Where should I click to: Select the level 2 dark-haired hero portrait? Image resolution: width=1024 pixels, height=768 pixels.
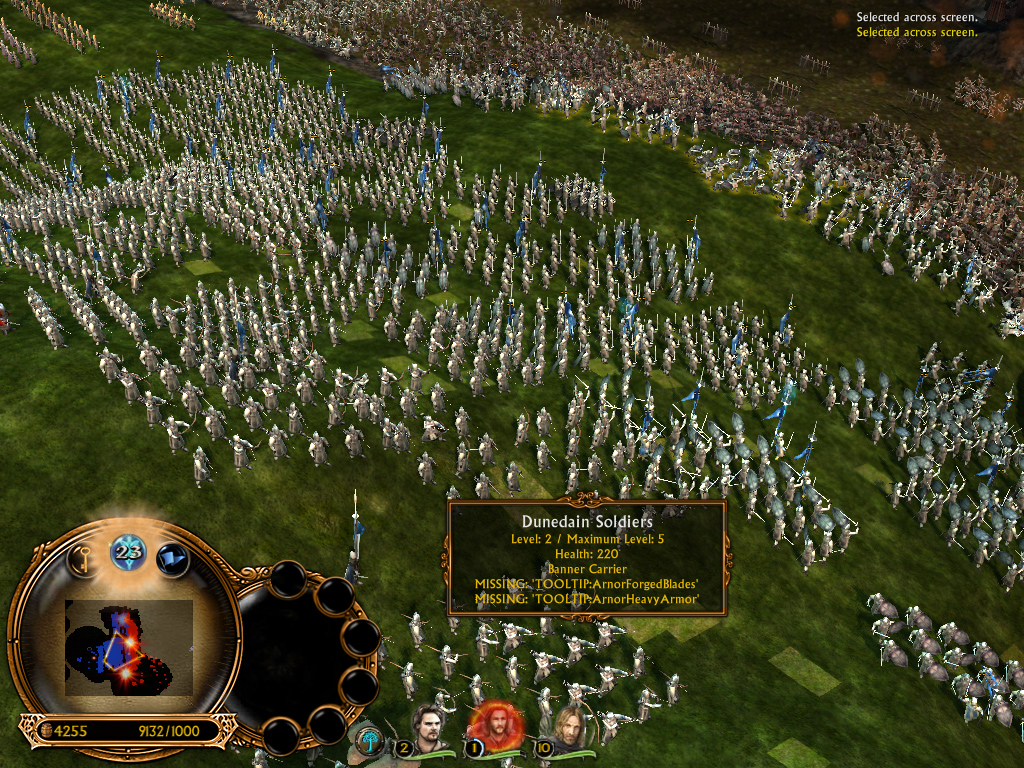431,729
